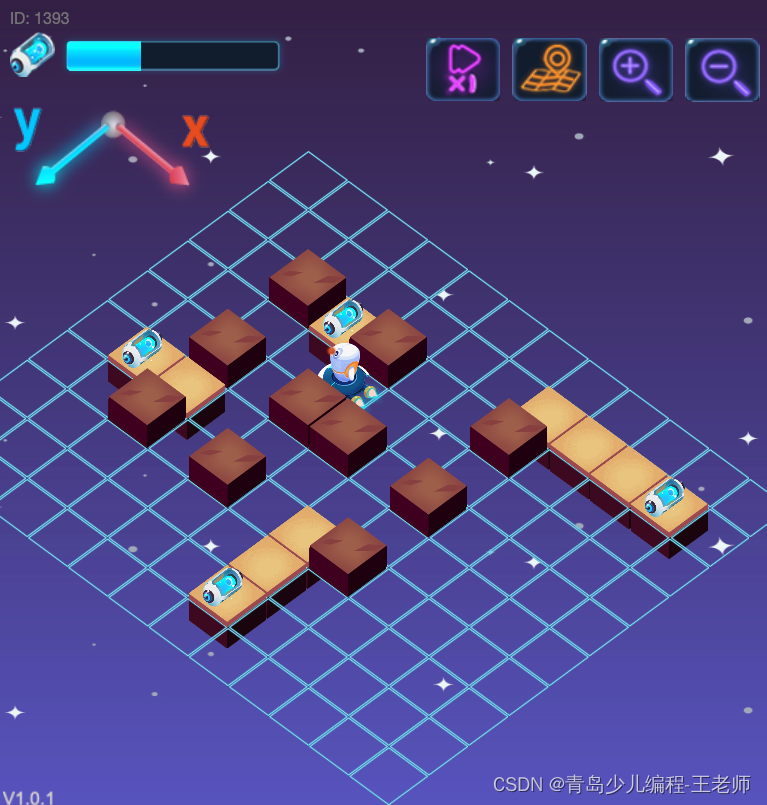Zoom out with the minus magnifier
Viewport: 767px width, 805px height.
coord(722,69)
